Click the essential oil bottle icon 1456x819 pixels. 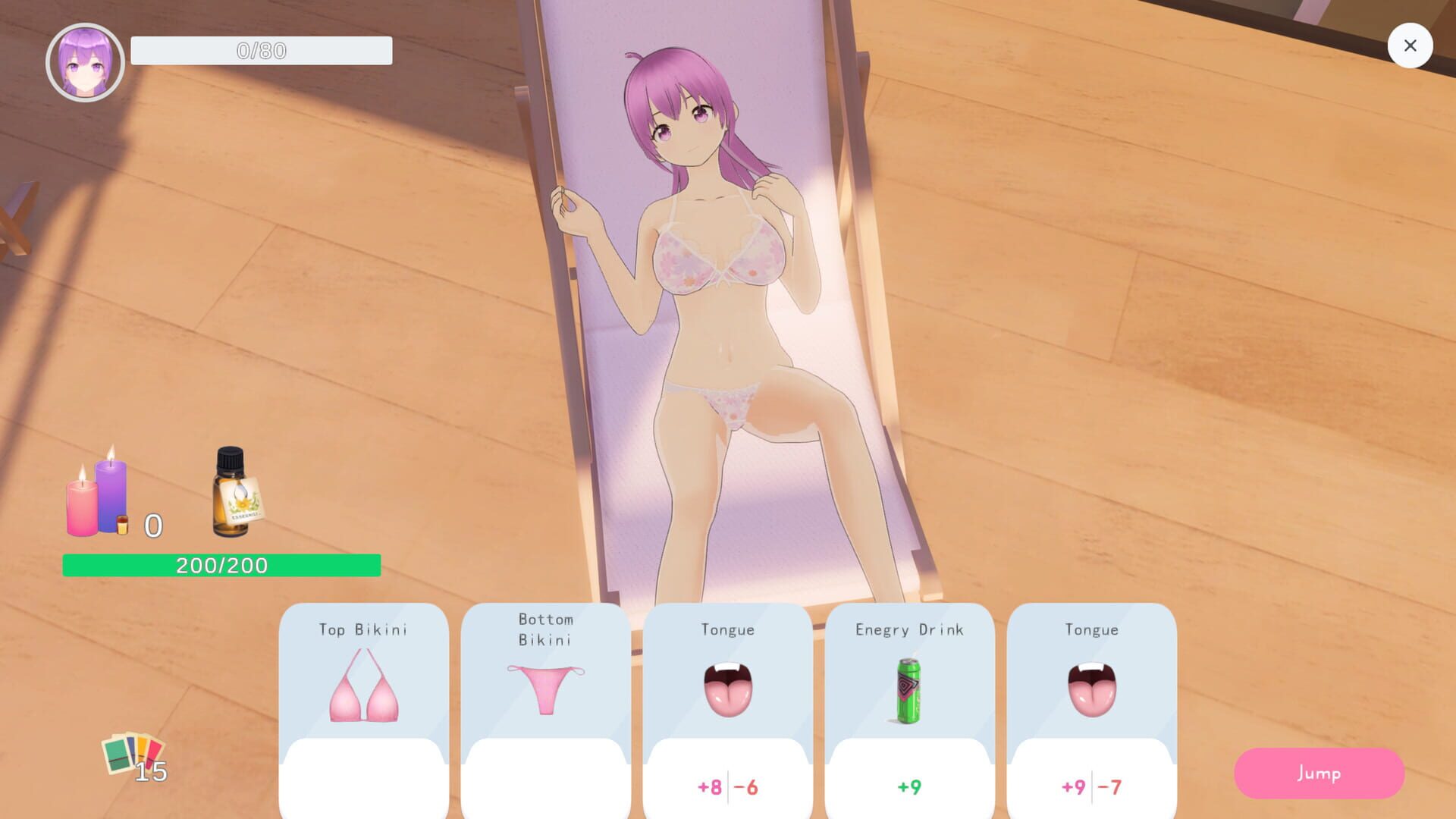[x=231, y=493]
